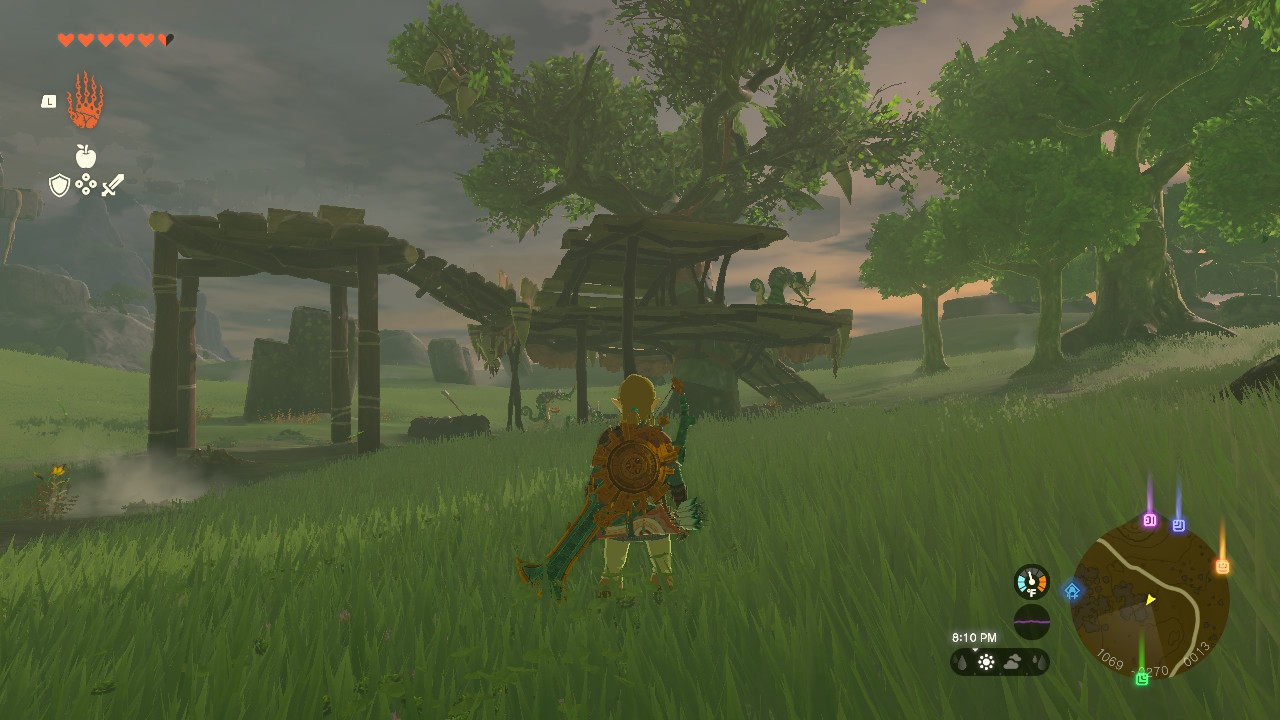Image resolution: width=1280 pixels, height=720 pixels.
Task: Click the pink marker above the minimap
Action: tap(1151, 519)
